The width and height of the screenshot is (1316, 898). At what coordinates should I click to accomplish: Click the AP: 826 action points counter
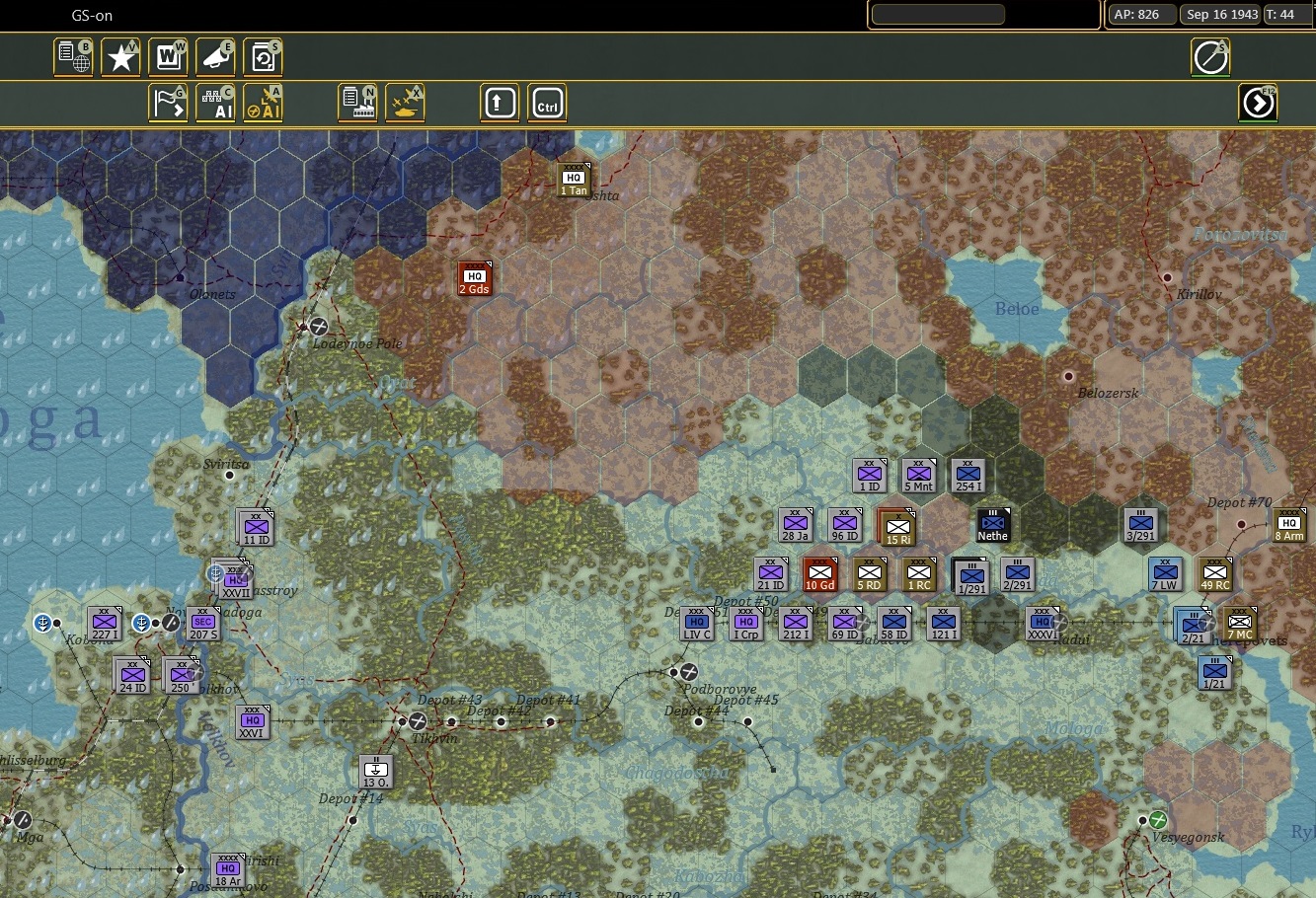click(1140, 14)
